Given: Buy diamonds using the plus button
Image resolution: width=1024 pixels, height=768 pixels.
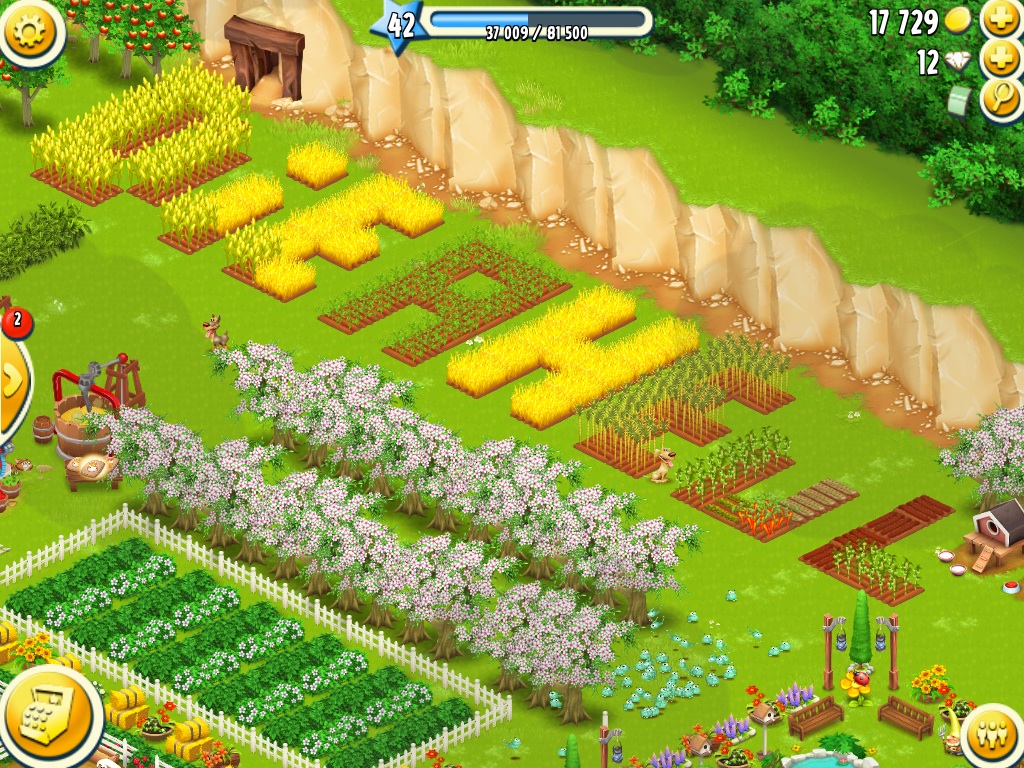Looking at the screenshot, I should (1001, 59).
